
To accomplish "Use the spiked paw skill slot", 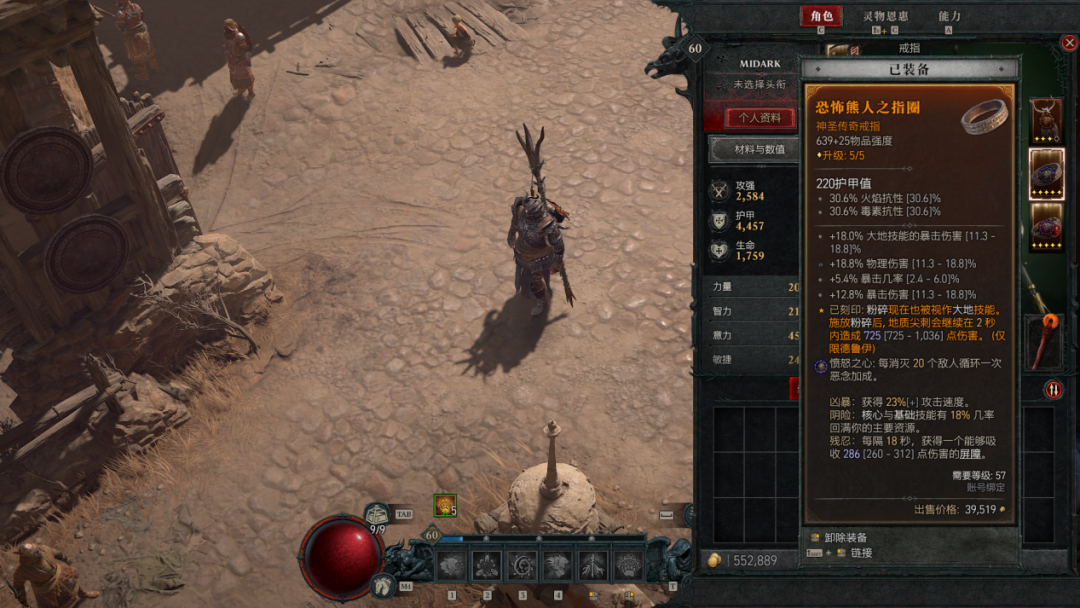I will tap(627, 566).
